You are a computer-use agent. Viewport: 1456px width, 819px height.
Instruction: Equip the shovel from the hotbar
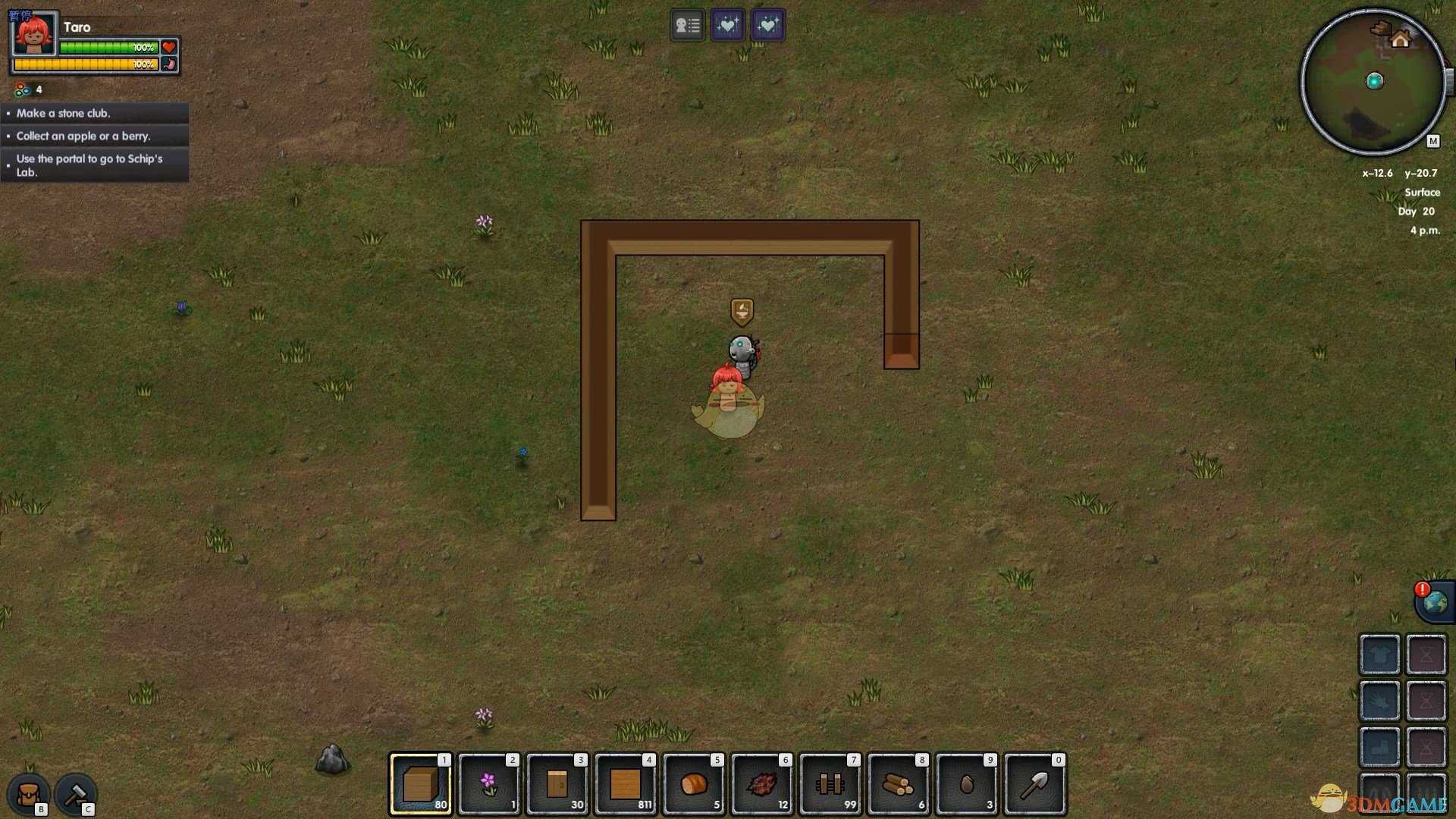click(x=1035, y=784)
